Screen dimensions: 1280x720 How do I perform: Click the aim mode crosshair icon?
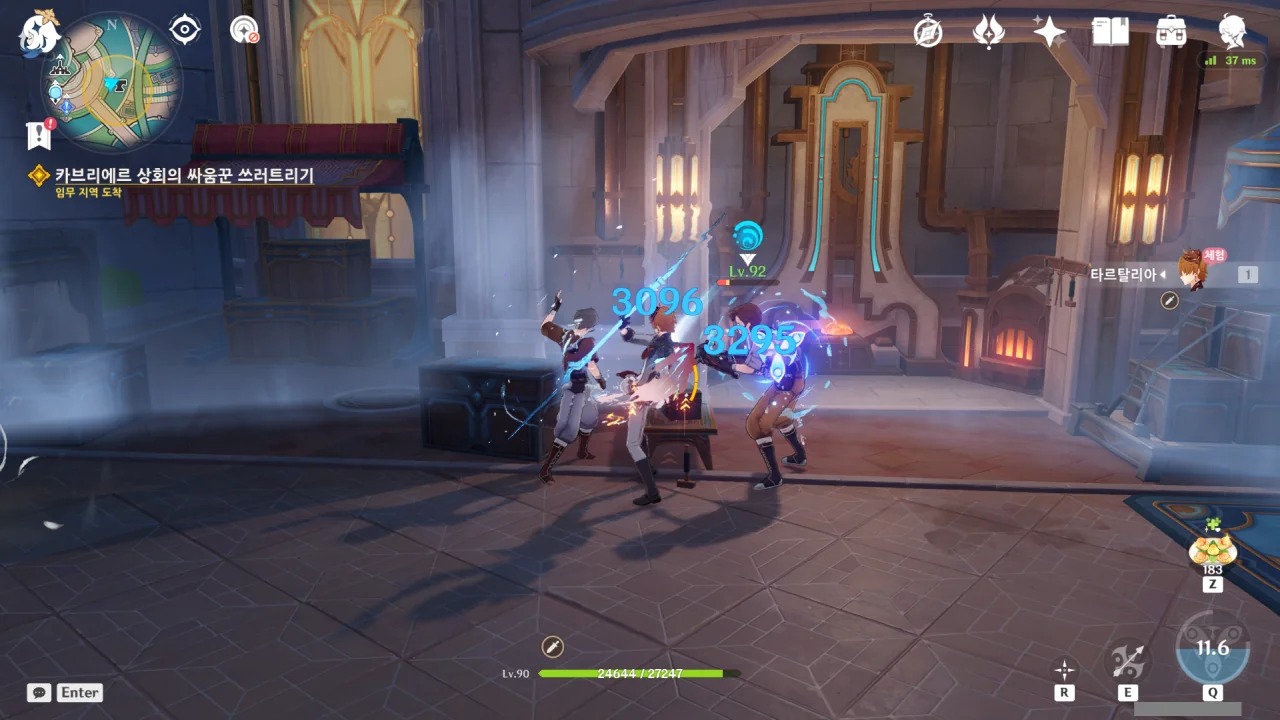(1065, 669)
